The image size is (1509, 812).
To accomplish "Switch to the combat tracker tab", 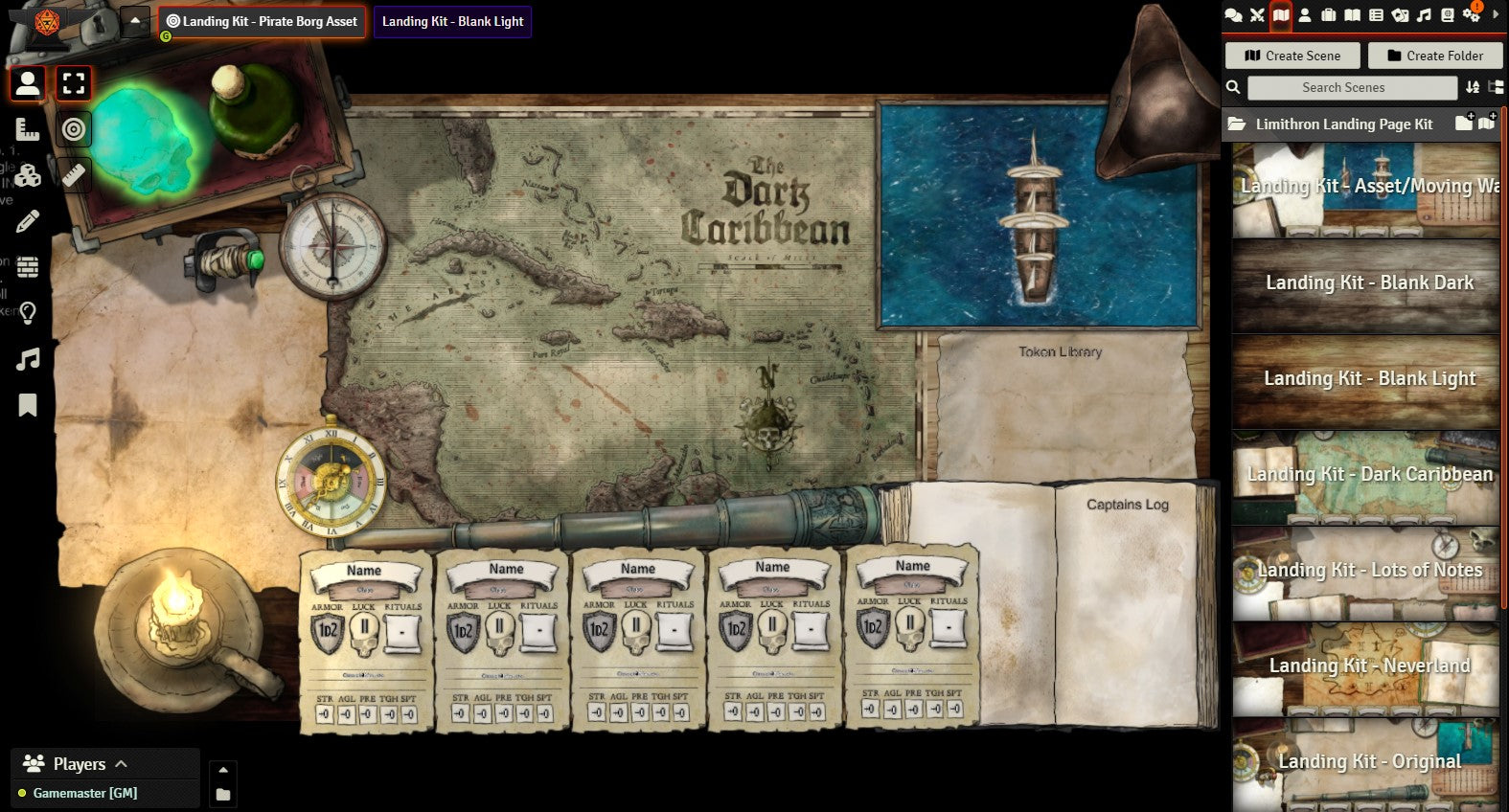I will (x=1257, y=15).
